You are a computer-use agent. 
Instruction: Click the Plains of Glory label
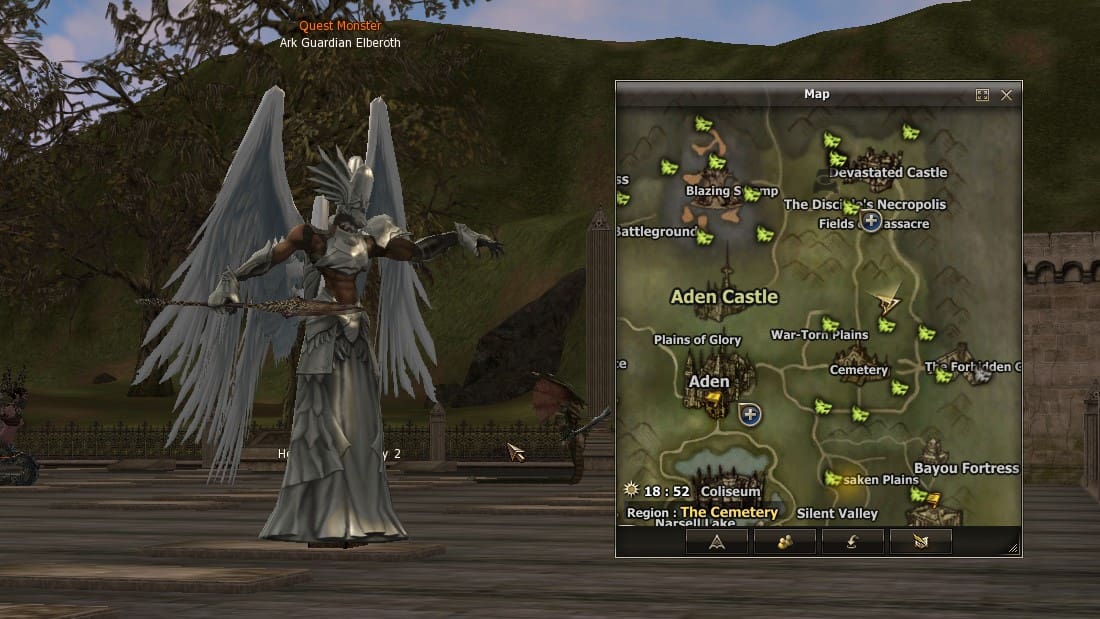(x=697, y=340)
